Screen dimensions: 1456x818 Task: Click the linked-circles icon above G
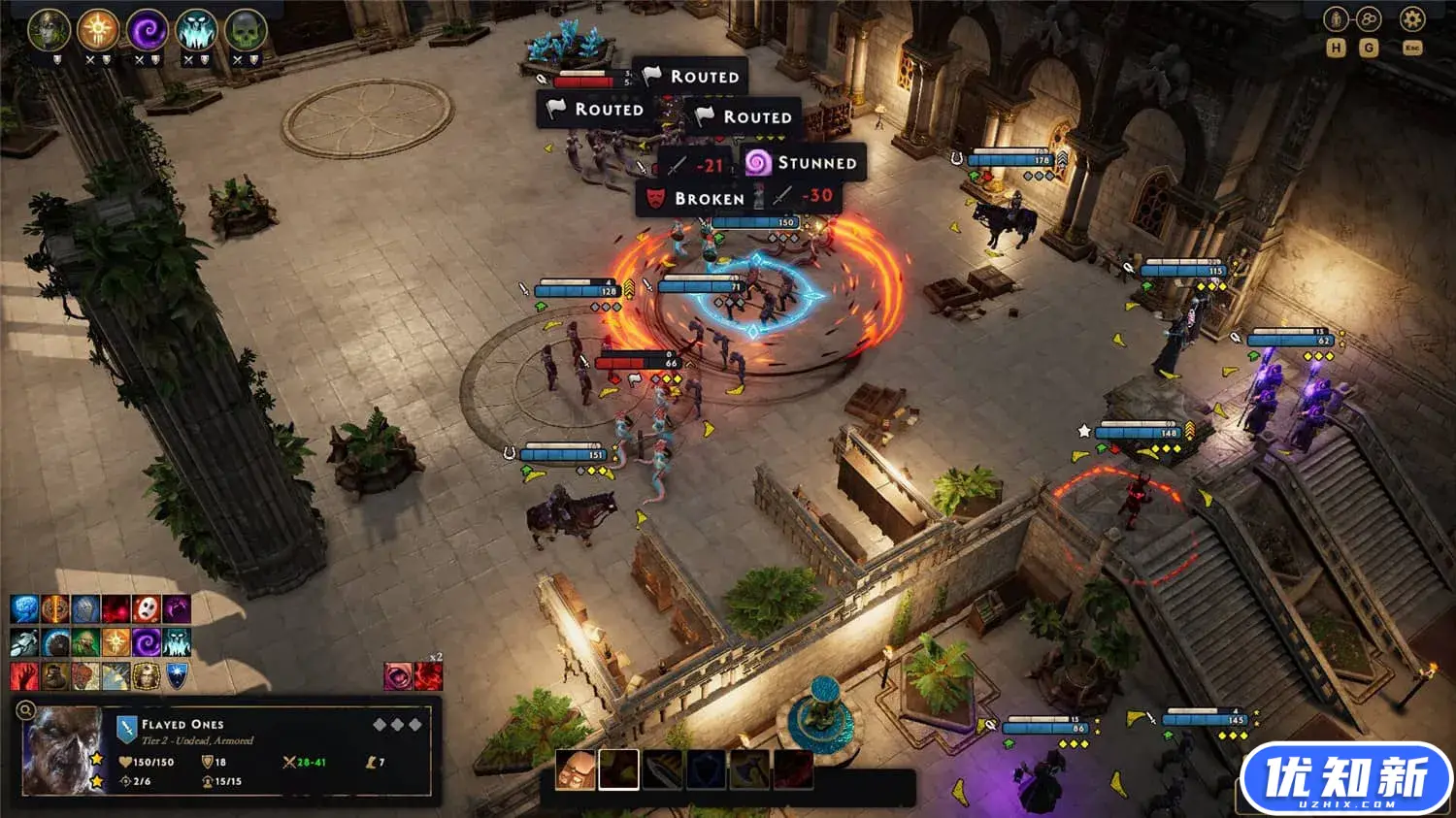1369,18
